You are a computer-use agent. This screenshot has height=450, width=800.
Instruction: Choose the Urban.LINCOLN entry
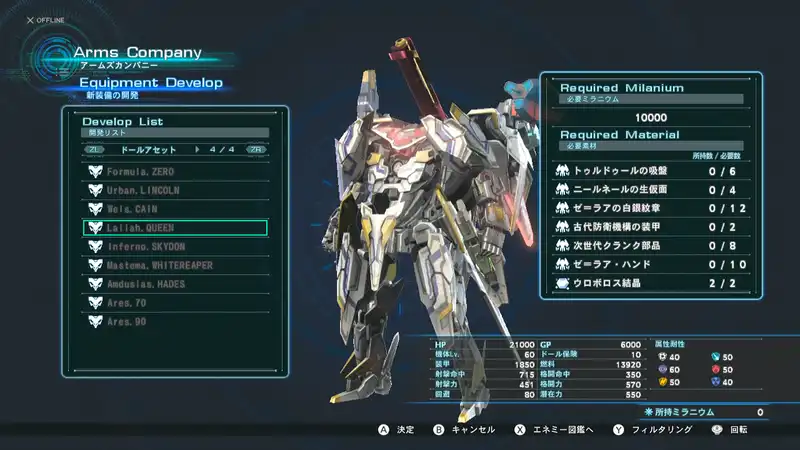coord(175,190)
